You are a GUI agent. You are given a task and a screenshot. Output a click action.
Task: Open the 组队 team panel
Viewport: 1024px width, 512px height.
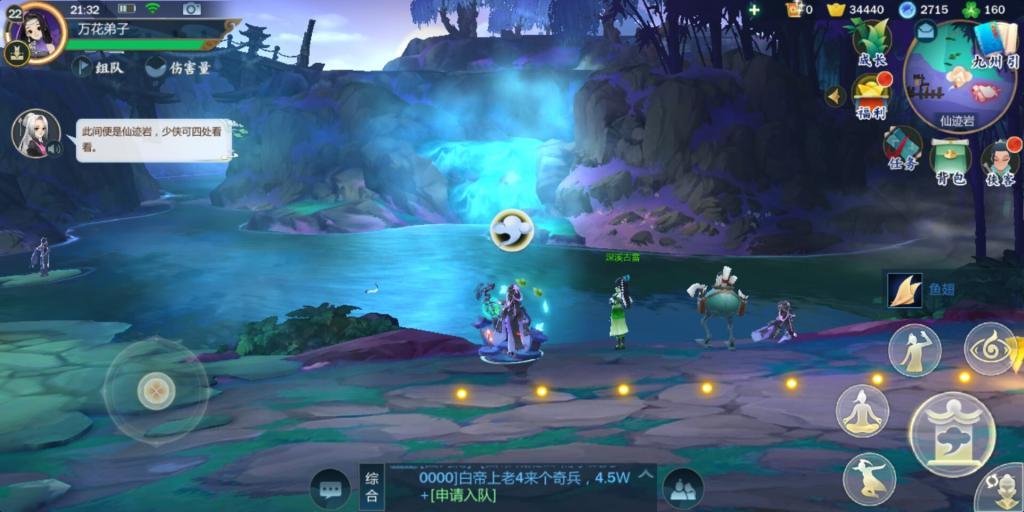coord(97,67)
